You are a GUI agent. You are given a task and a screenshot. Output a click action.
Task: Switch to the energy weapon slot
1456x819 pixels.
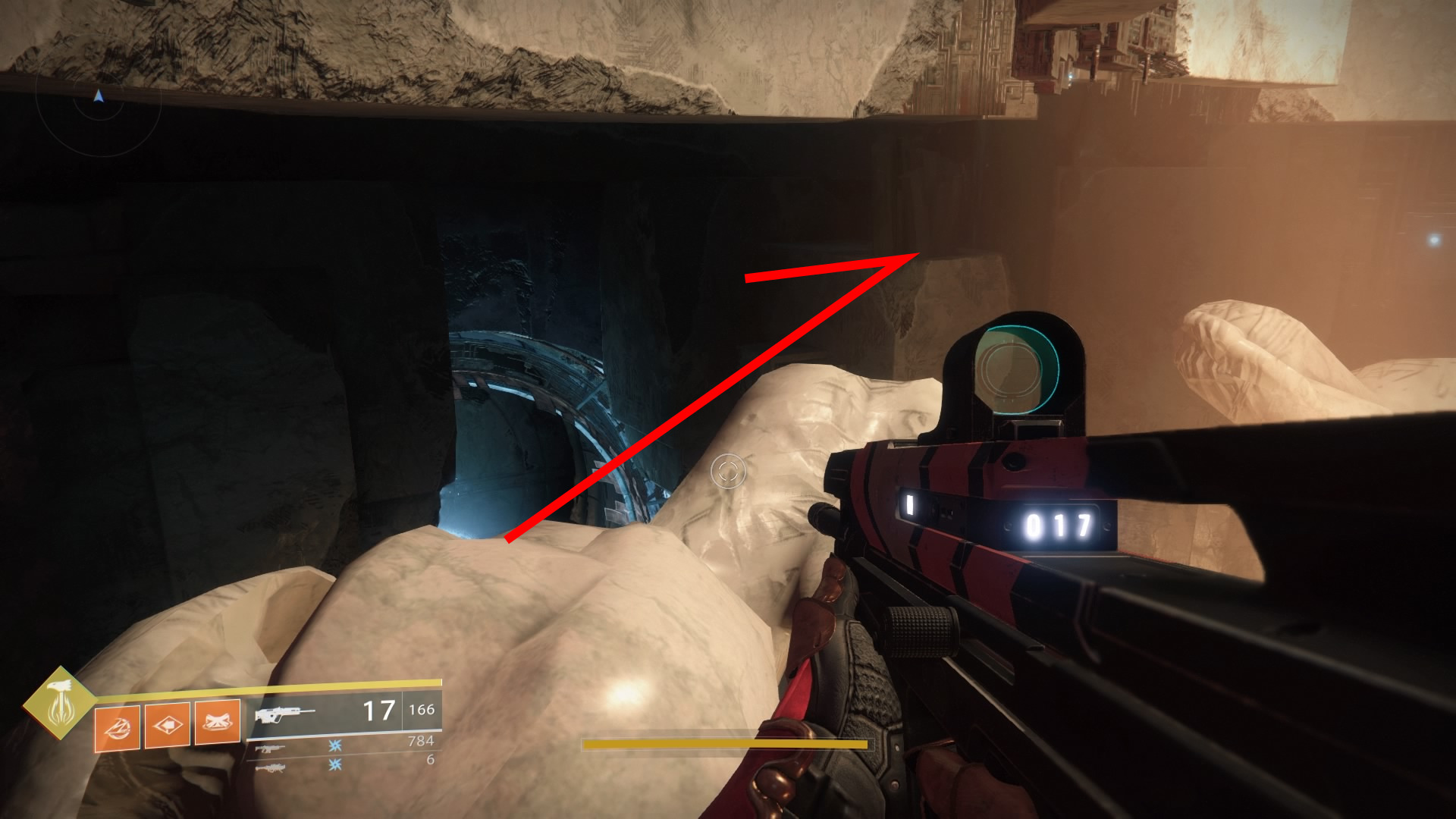[x=270, y=748]
